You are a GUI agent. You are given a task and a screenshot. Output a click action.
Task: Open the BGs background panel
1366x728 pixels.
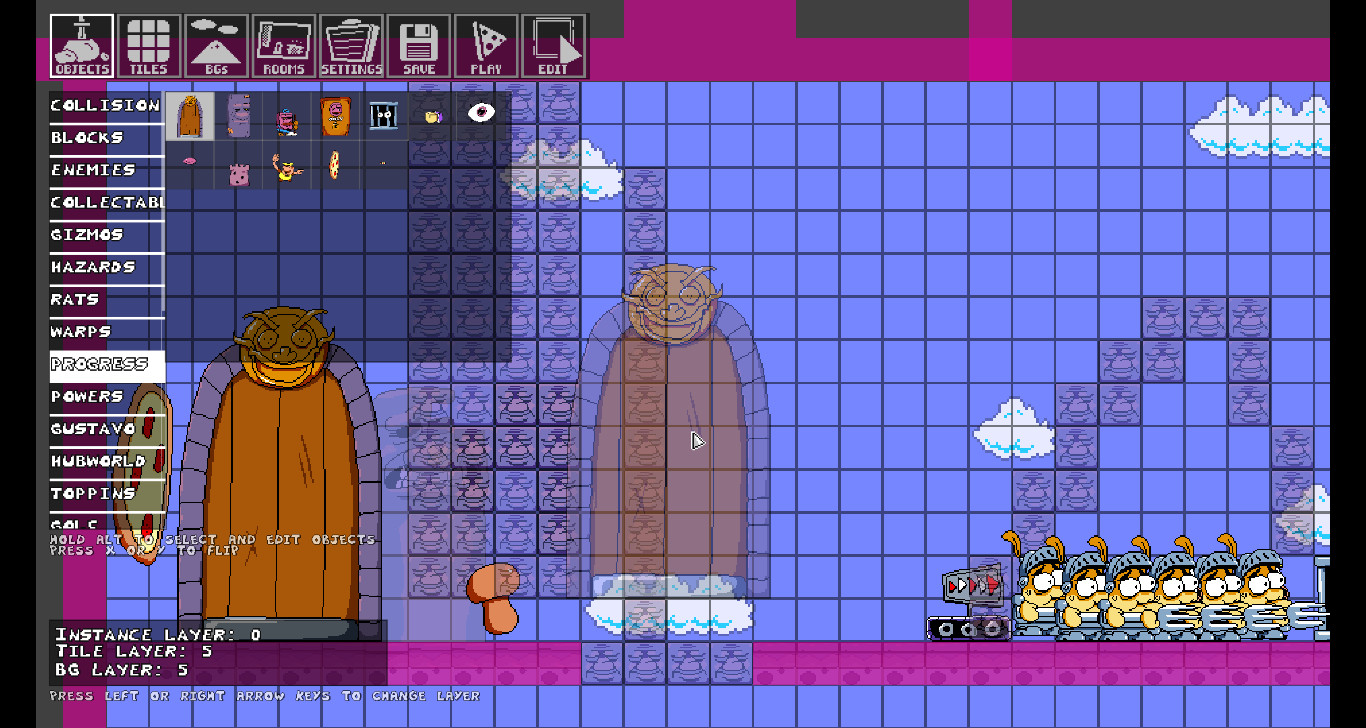click(x=217, y=44)
